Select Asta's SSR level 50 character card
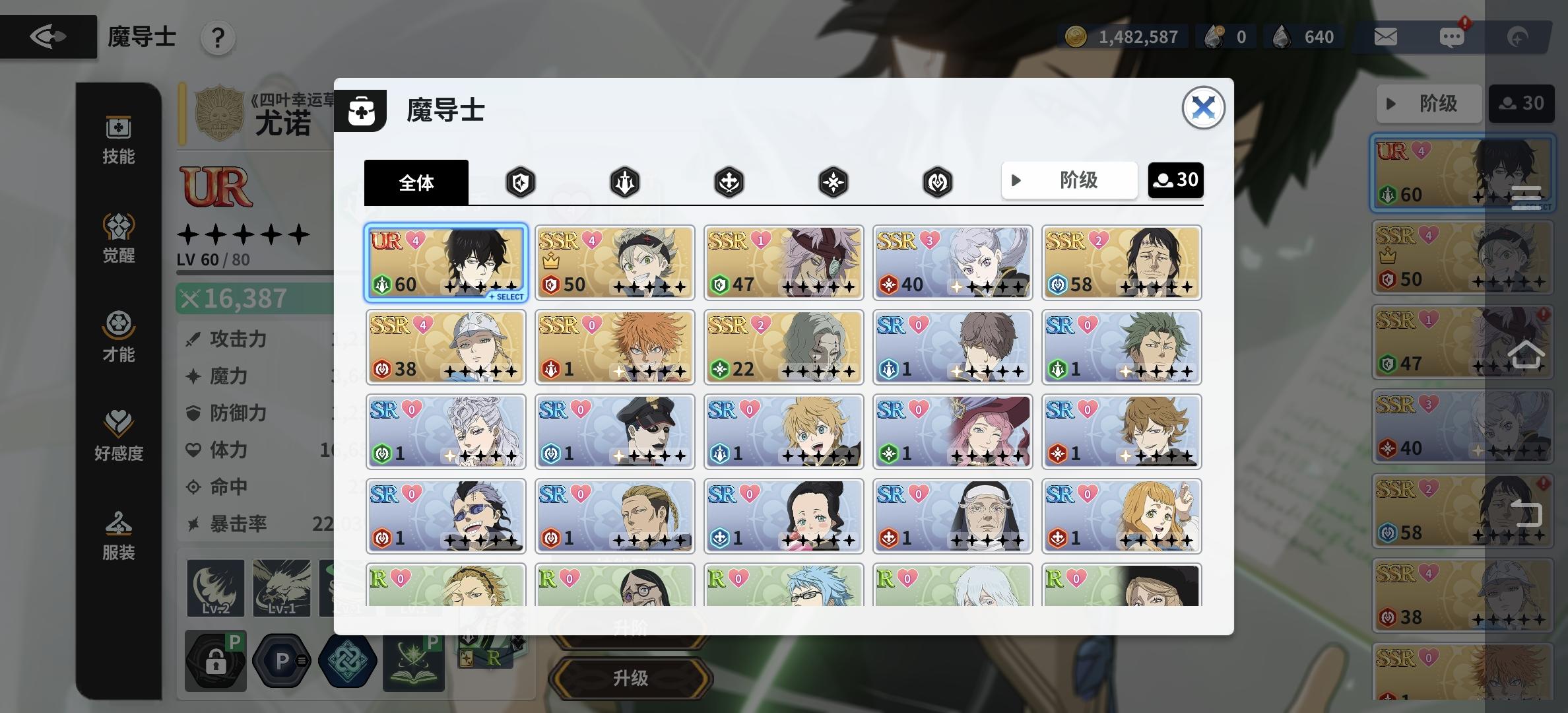1568x713 pixels. pos(614,262)
